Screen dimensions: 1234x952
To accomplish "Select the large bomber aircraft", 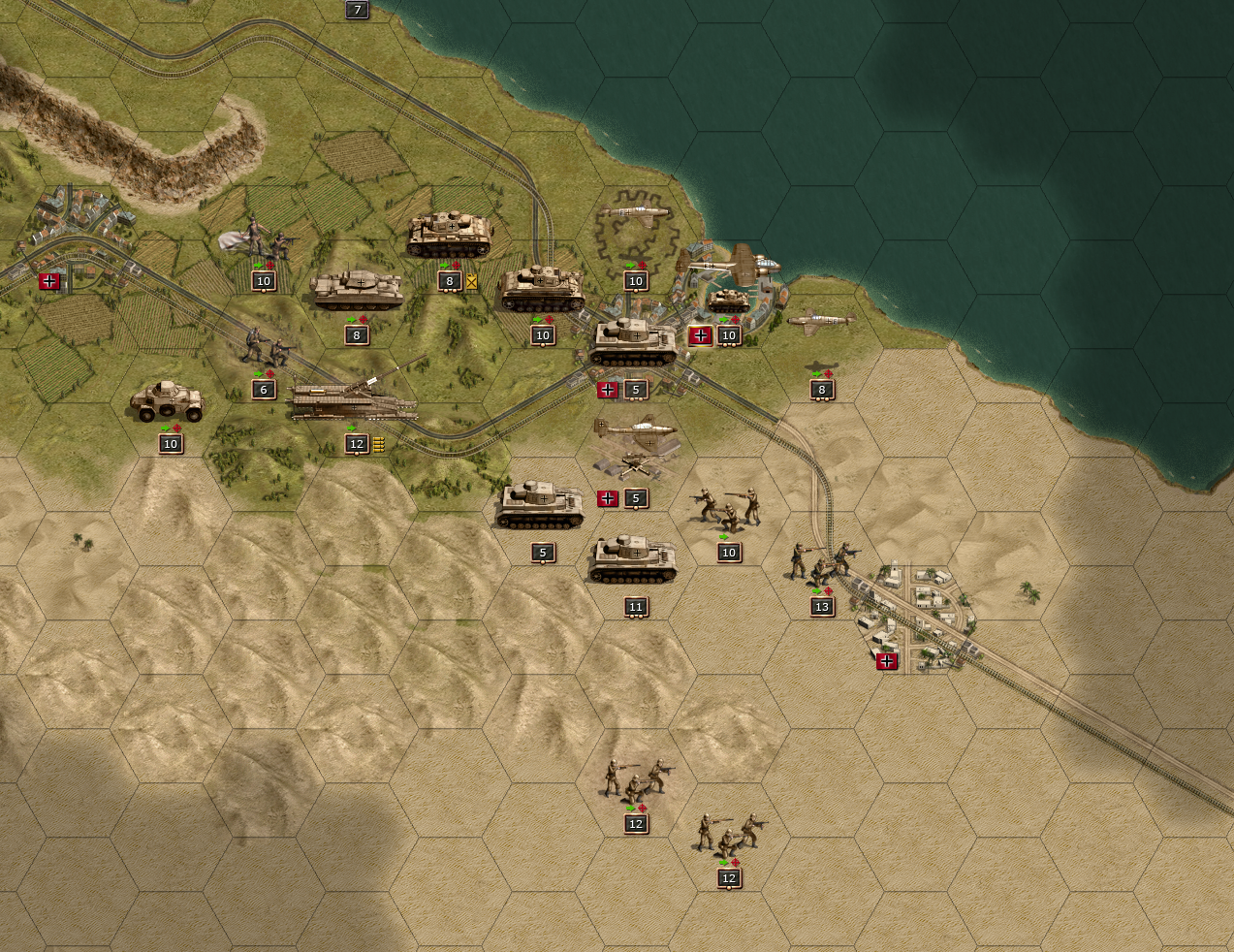I will pos(729,263).
